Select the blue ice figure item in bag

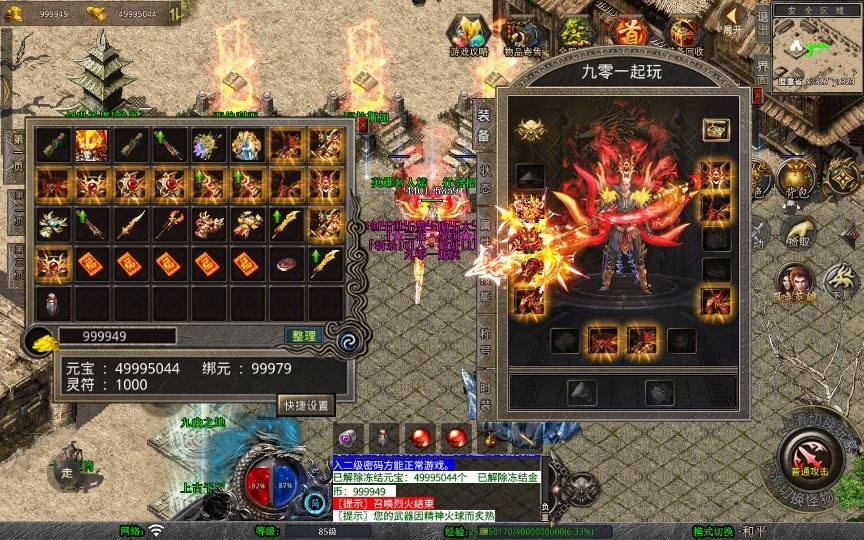(x=248, y=145)
